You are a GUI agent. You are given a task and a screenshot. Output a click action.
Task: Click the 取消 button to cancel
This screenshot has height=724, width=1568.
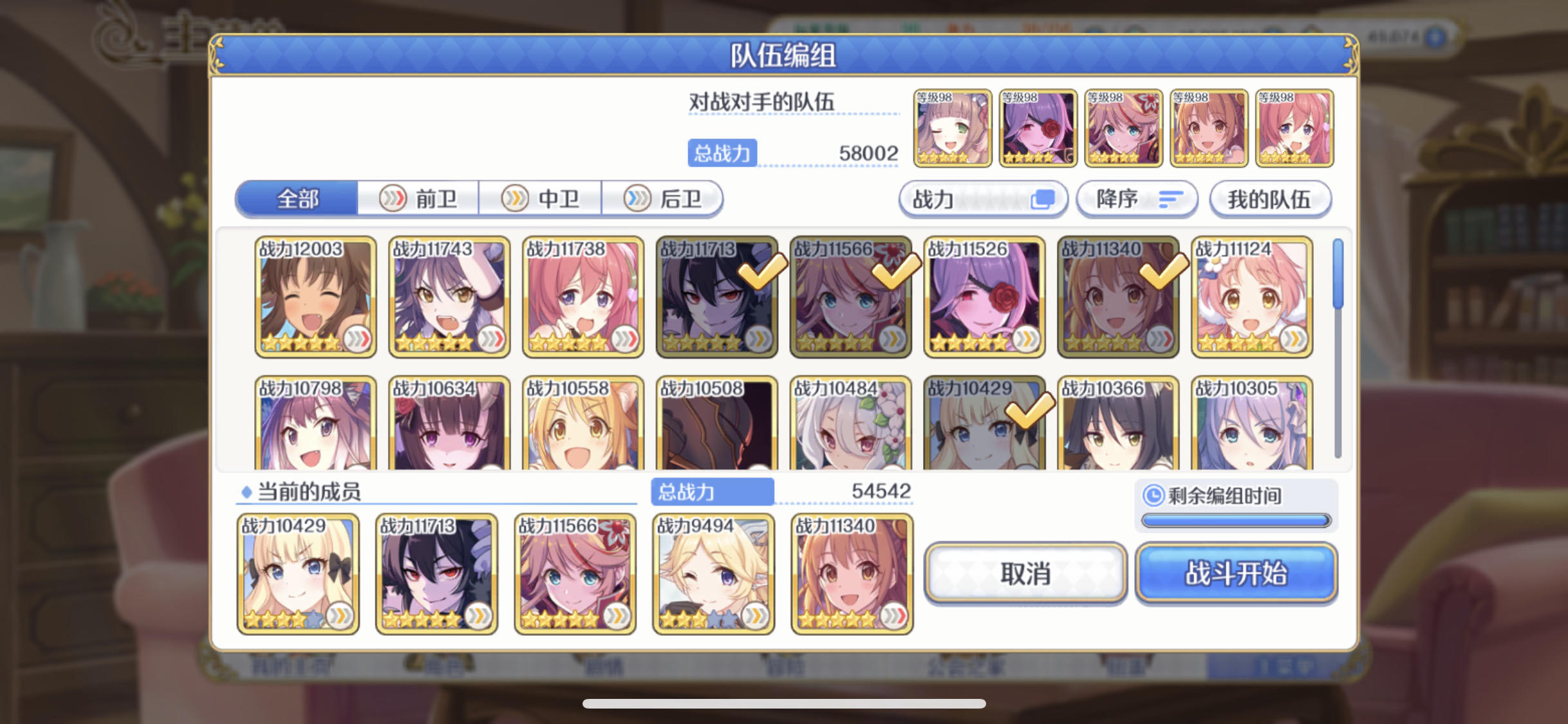1025,575
